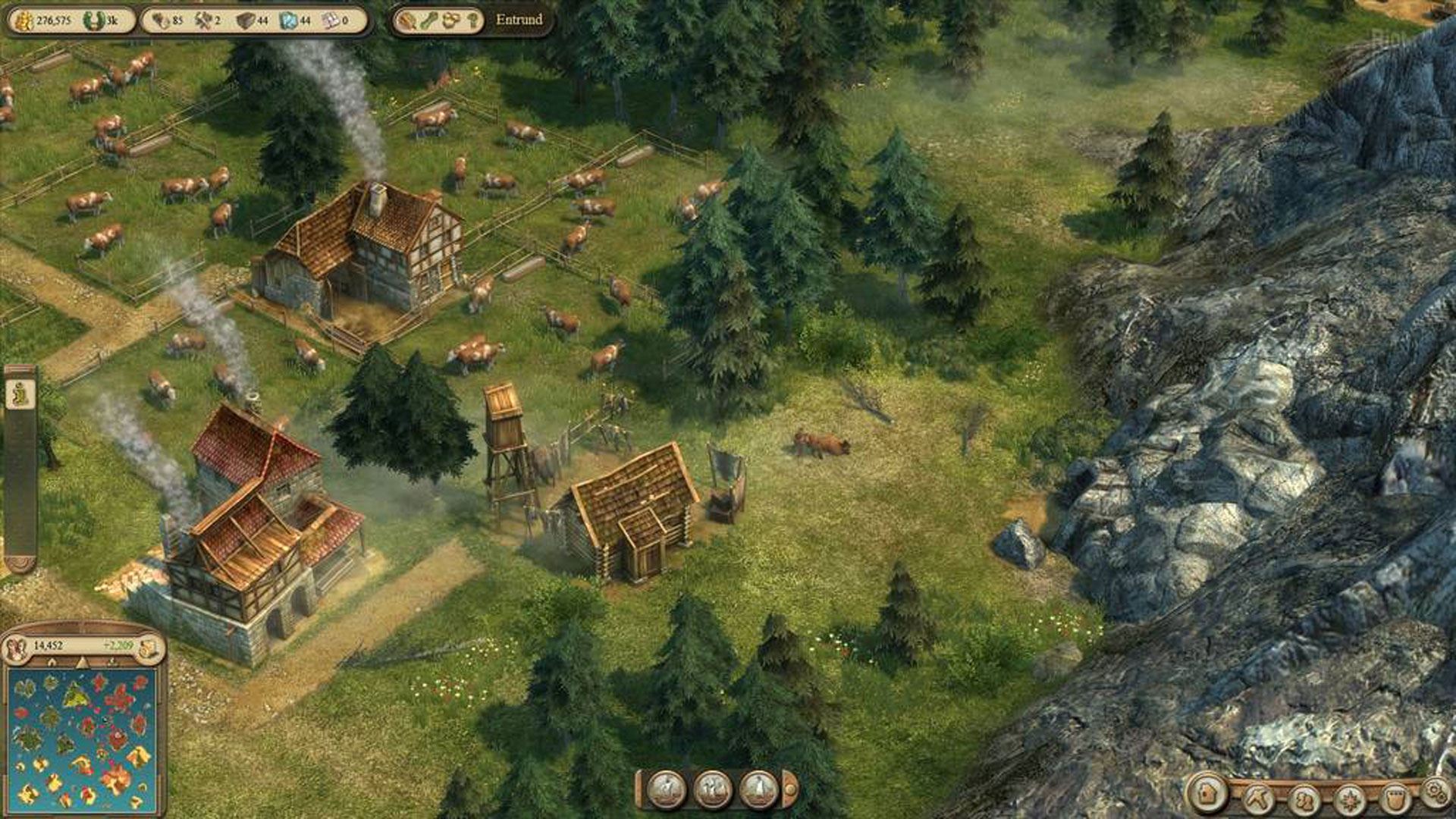
Task: Click the quest figure icon on the side bar
Action: coord(20,394)
